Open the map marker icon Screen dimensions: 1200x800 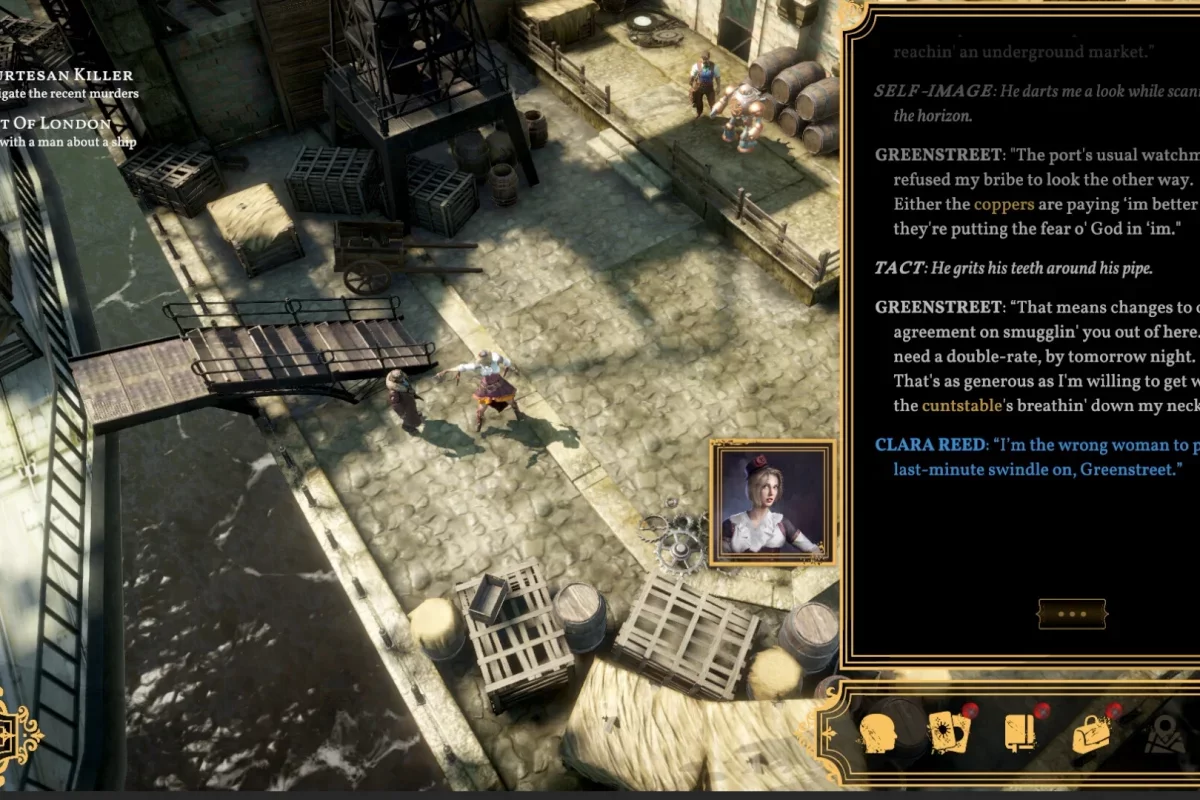[x=1164, y=735]
